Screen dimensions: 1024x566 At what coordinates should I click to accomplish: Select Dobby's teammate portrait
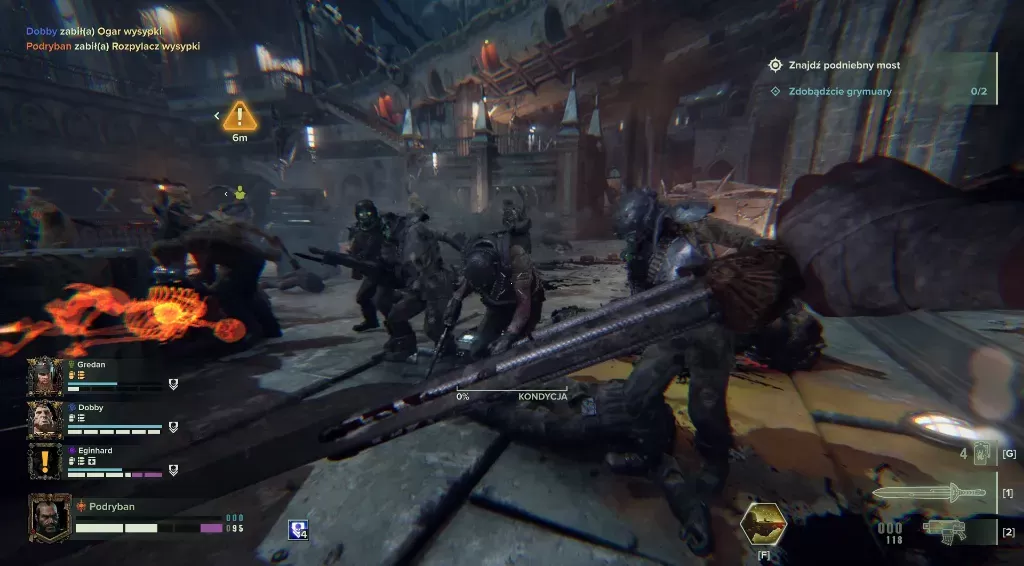pyautogui.click(x=45, y=419)
